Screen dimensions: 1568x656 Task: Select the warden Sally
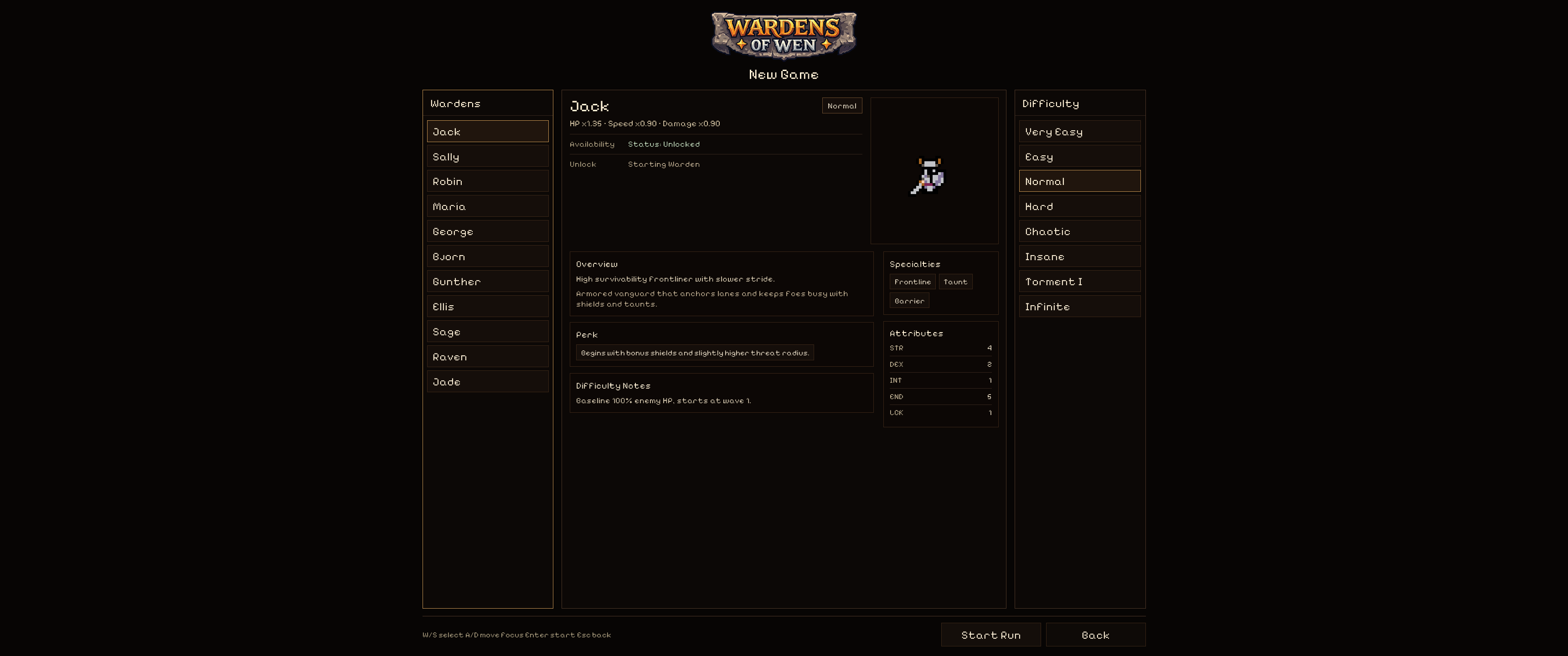488,156
